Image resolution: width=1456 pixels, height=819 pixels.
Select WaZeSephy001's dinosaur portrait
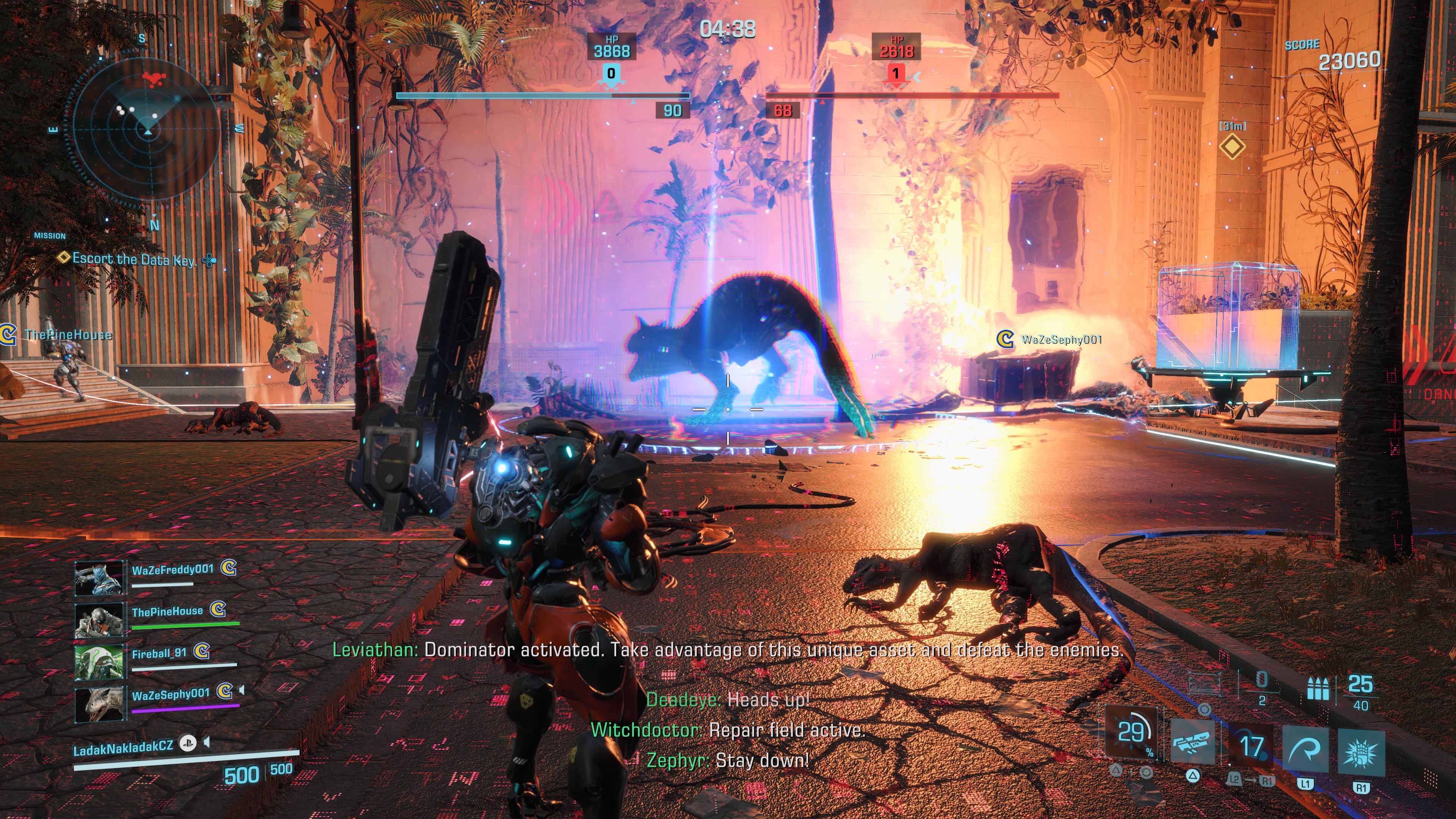(99, 704)
